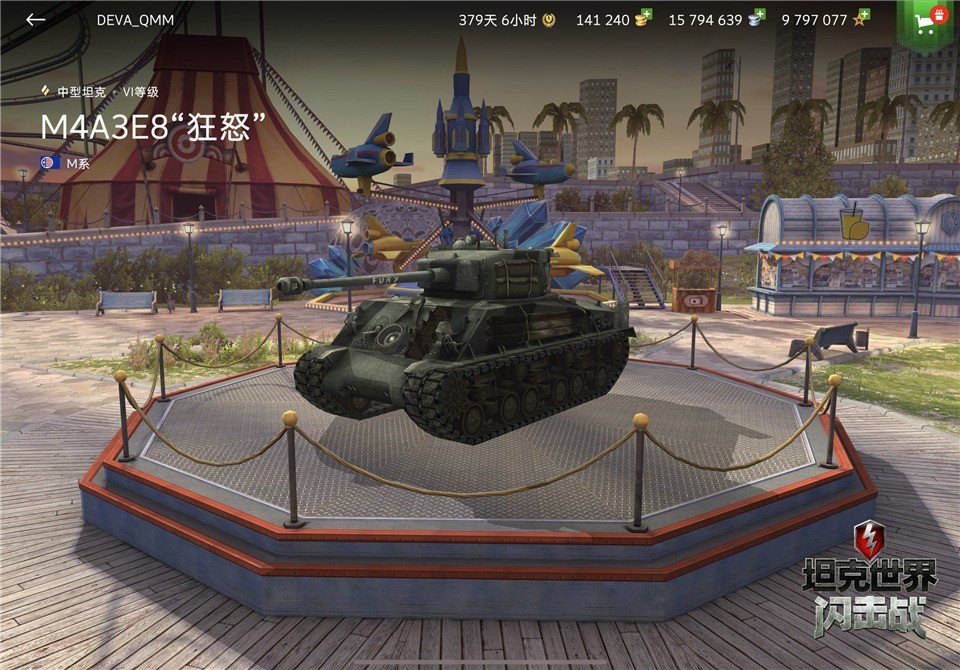Go back with the arrow button
The width and height of the screenshot is (960, 670).
coord(36,20)
